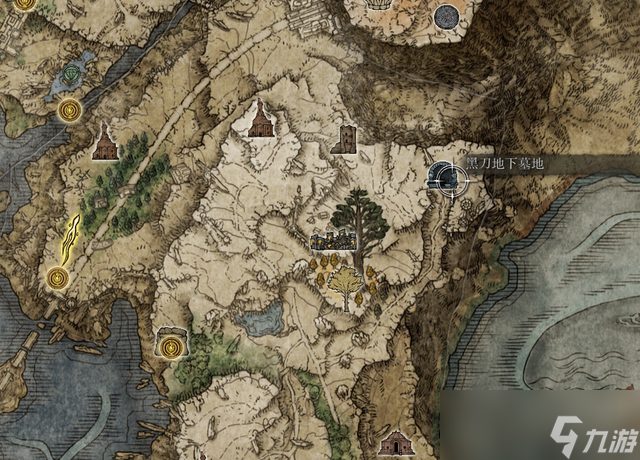Choose the stone-framed site of grace marker
Screen dimensions: 640x460
[171, 345]
